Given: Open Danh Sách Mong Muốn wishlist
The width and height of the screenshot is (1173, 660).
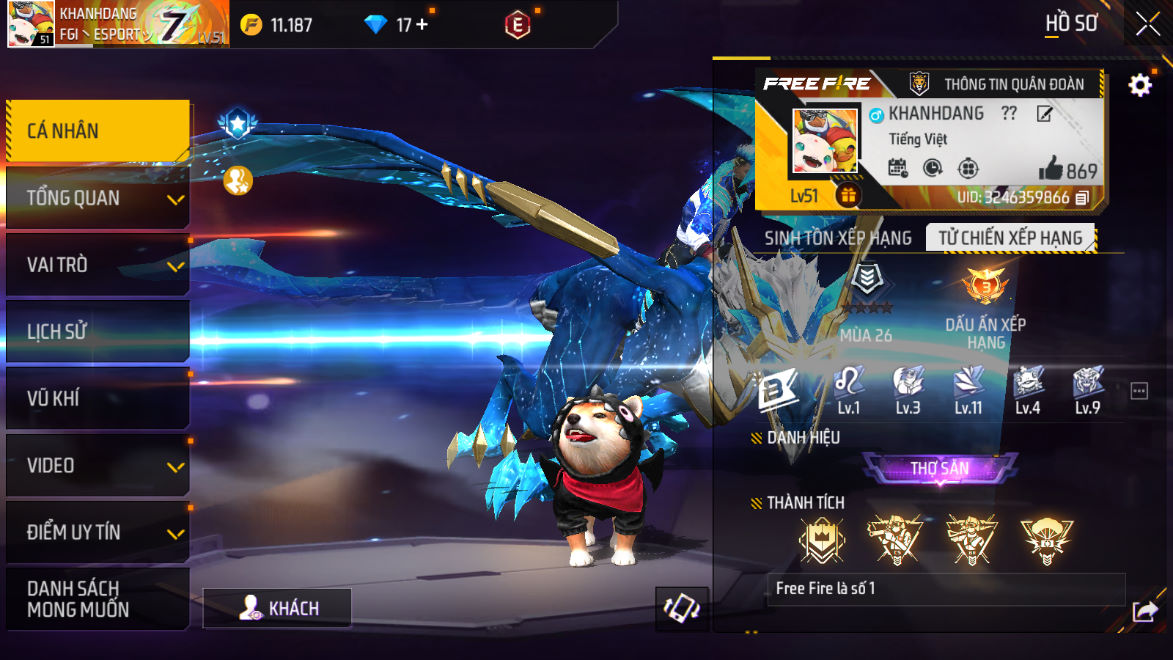Looking at the screenshot, I should point(97,598).
